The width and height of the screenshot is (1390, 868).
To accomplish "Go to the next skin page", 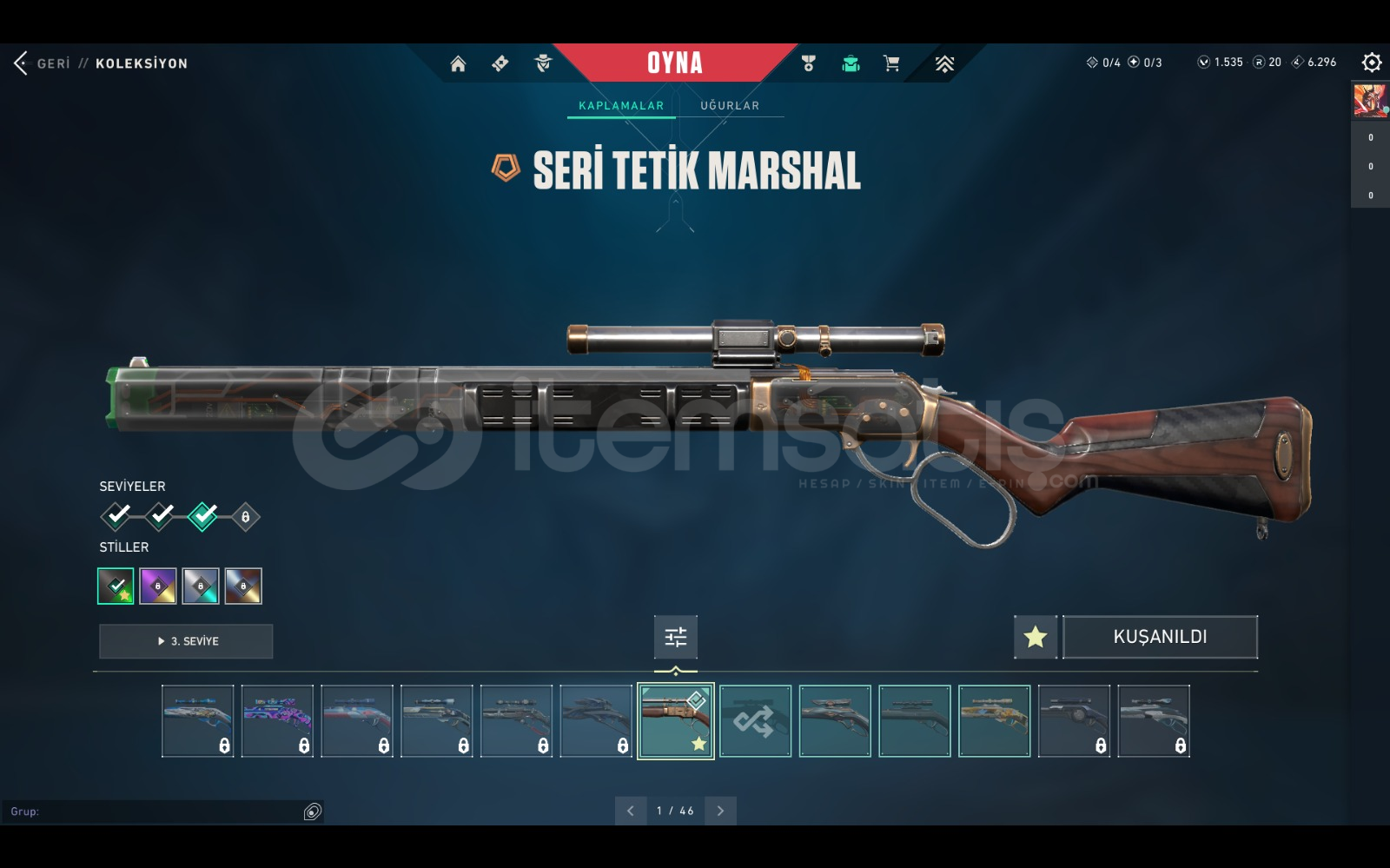I will coord(720,811).
